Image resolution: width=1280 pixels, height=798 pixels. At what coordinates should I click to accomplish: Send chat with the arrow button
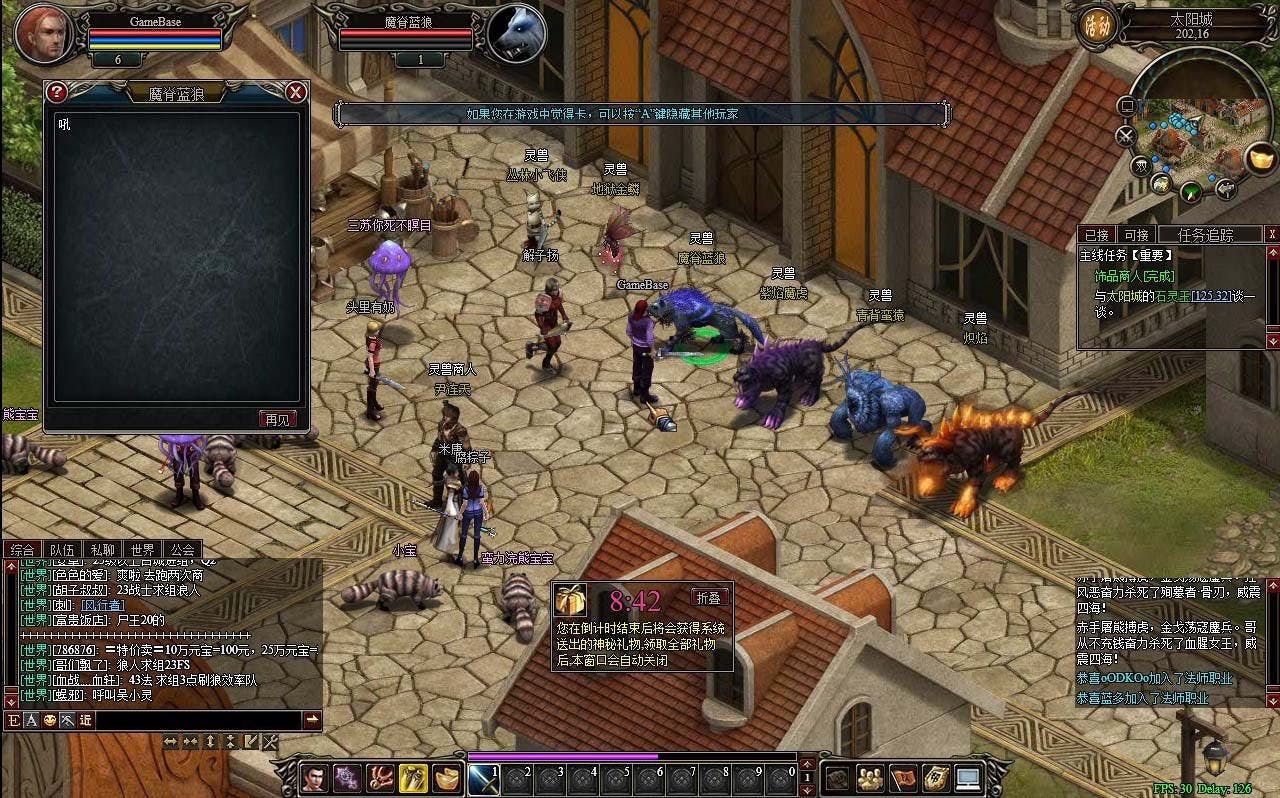[312, 719]
